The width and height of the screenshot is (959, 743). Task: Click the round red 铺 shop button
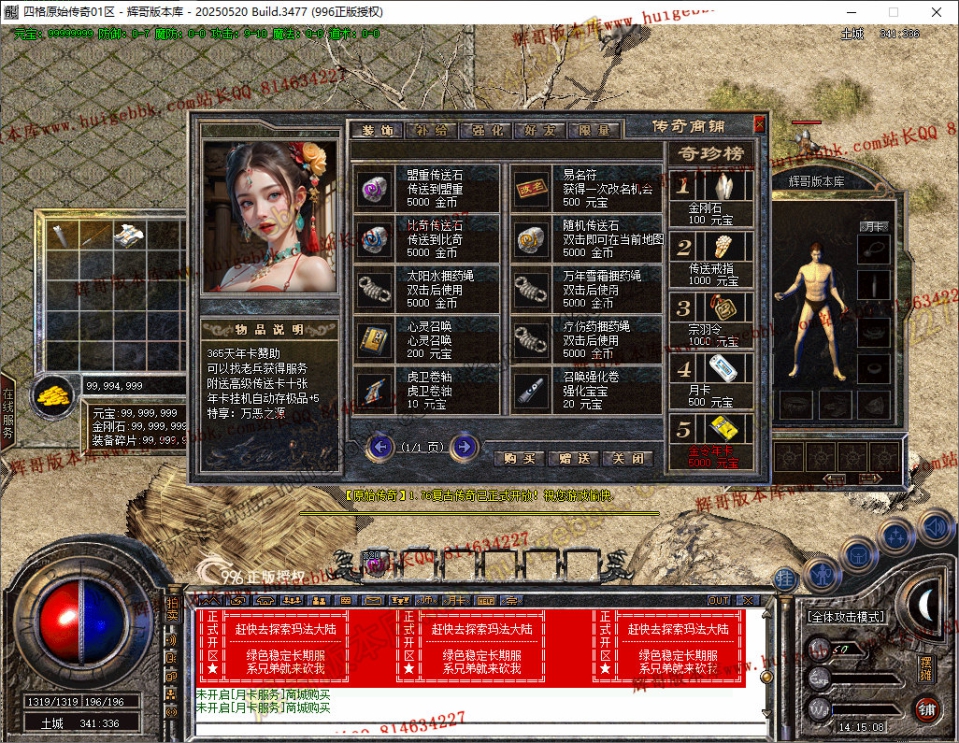(x=927, y=708)
